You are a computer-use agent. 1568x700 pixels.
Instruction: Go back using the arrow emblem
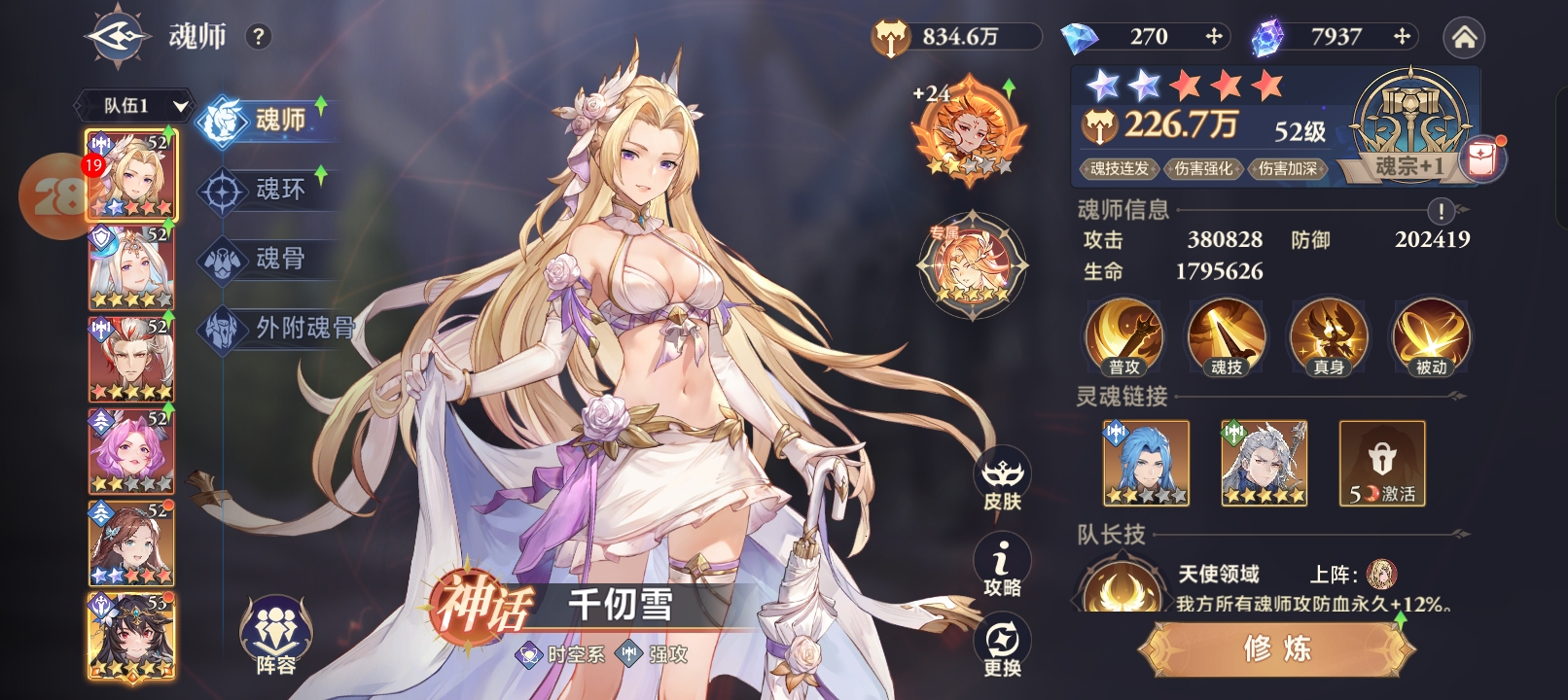point(117,37)
